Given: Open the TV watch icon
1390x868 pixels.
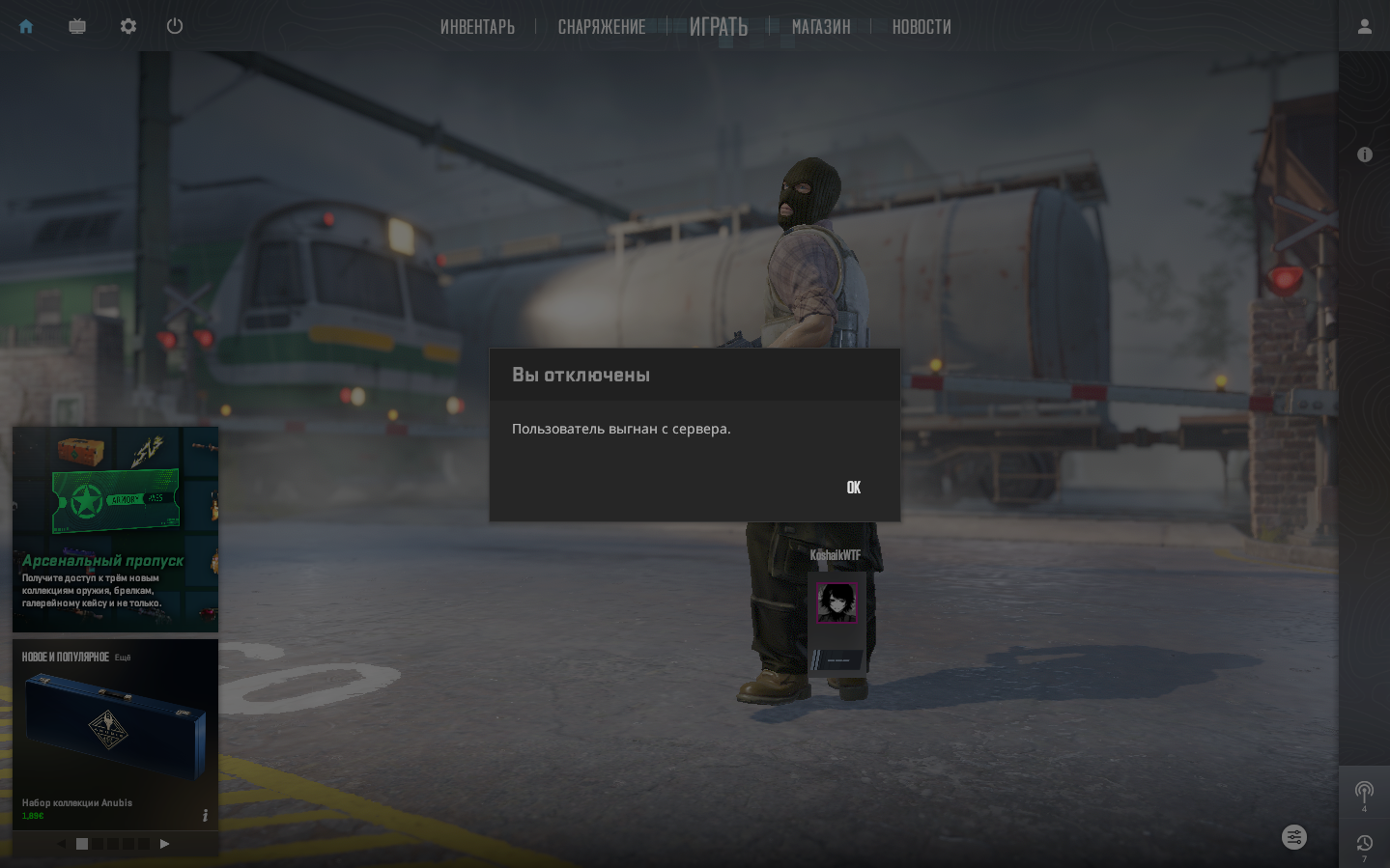Looking at the screenshot, I should coord(77,26).
